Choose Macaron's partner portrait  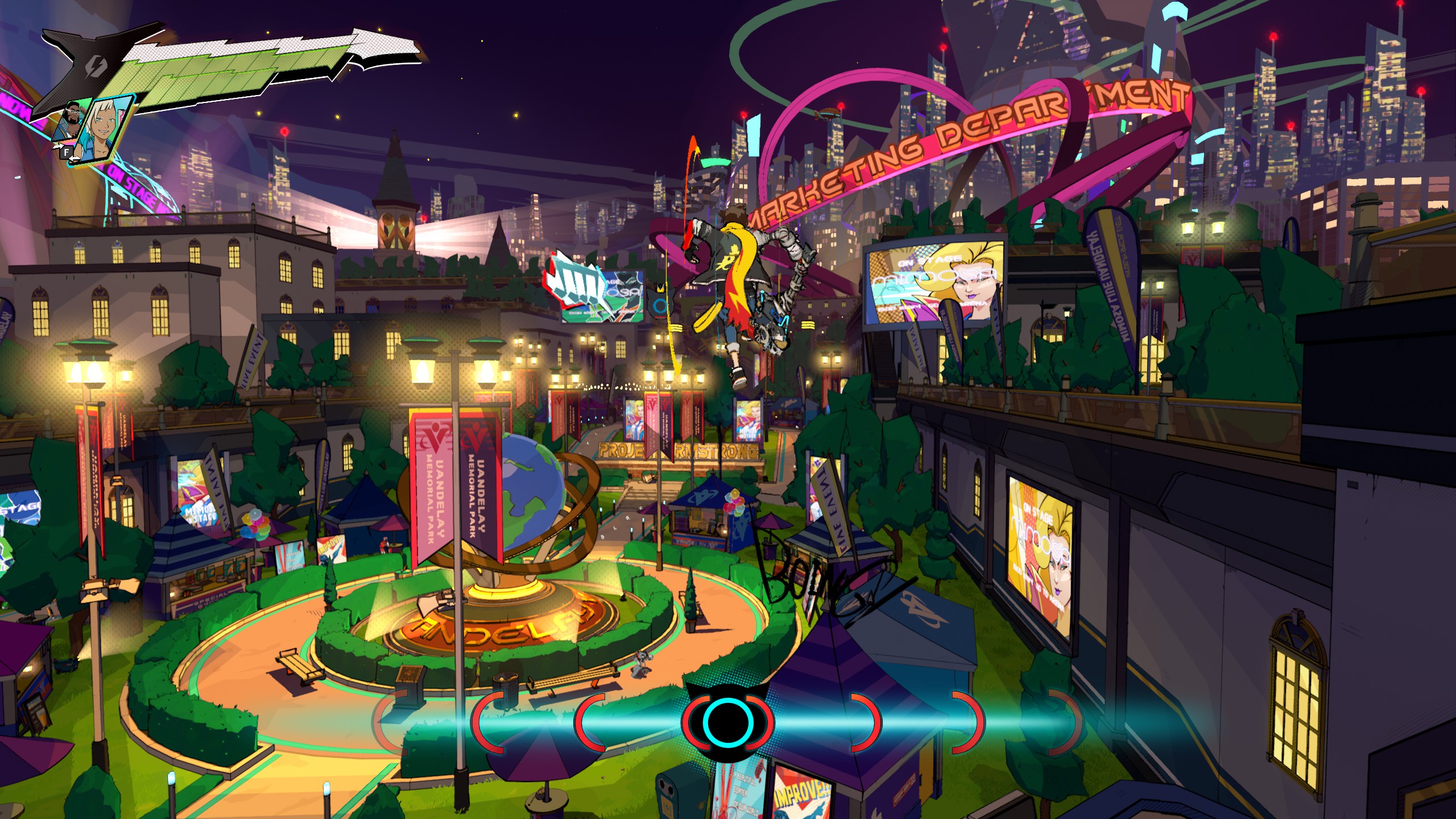pyautogui.click(x=70, y=122)
